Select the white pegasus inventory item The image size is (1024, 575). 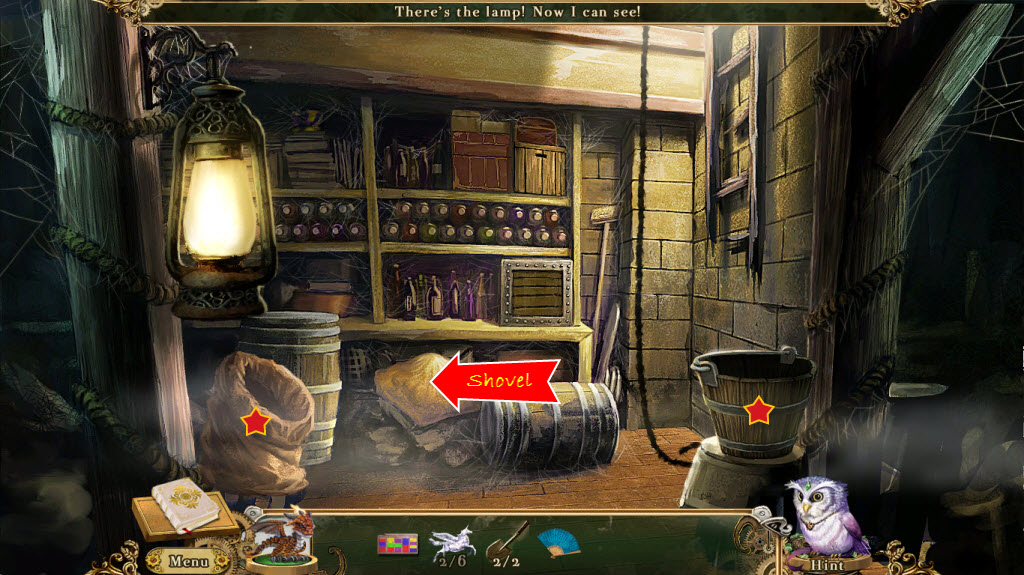tap(450, 542)
